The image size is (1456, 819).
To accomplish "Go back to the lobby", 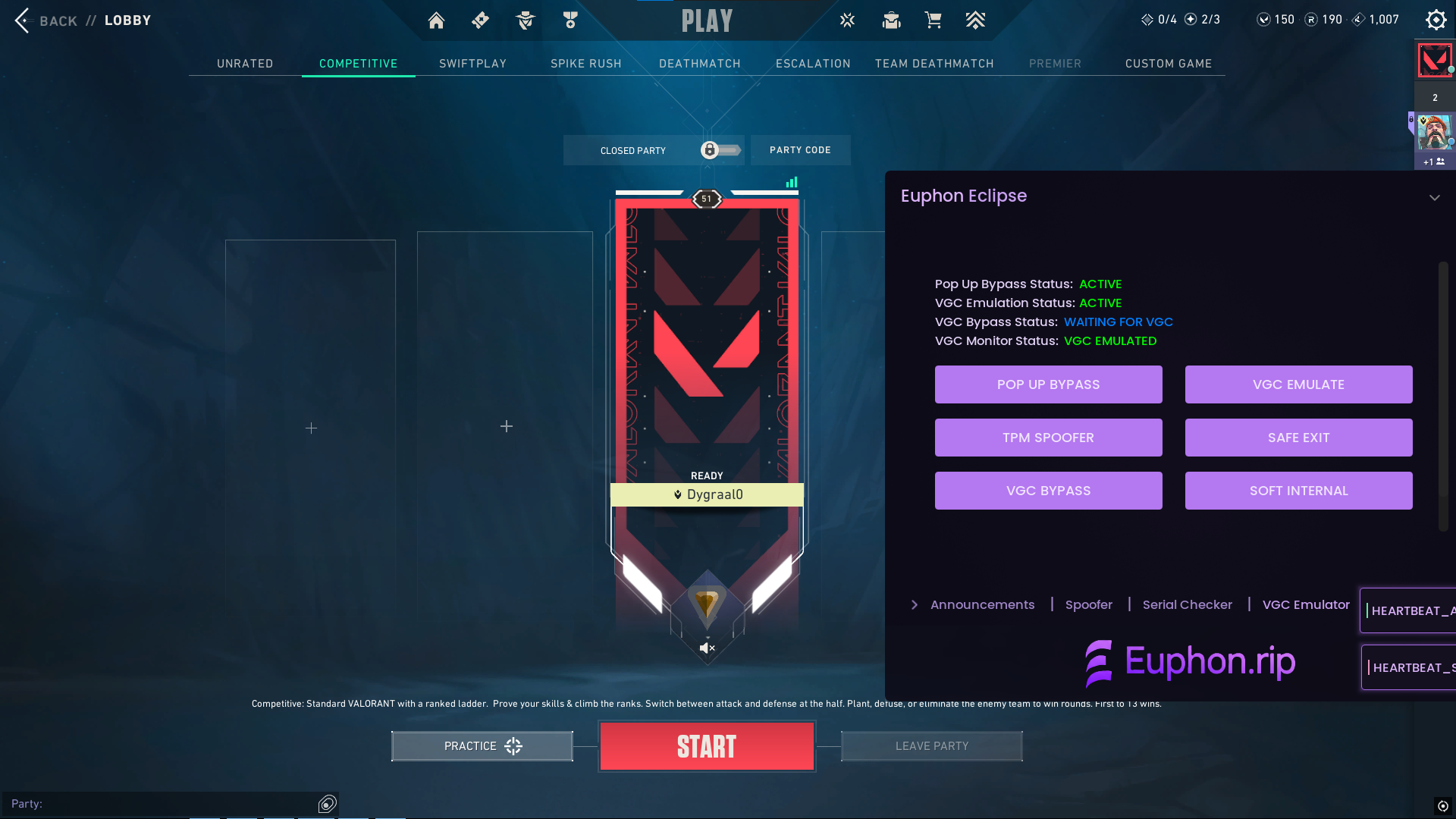I will 45,20.
